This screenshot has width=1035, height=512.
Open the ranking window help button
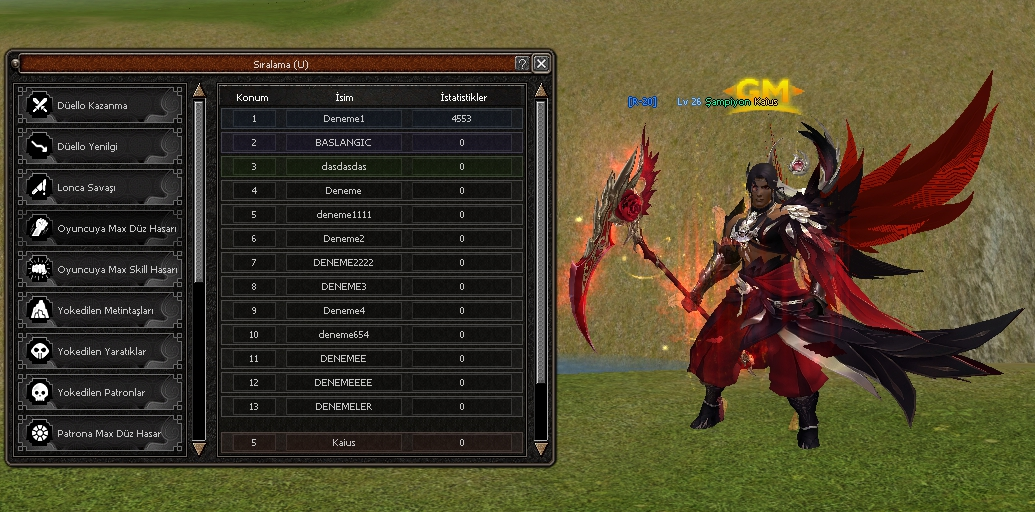coord(522,63)
